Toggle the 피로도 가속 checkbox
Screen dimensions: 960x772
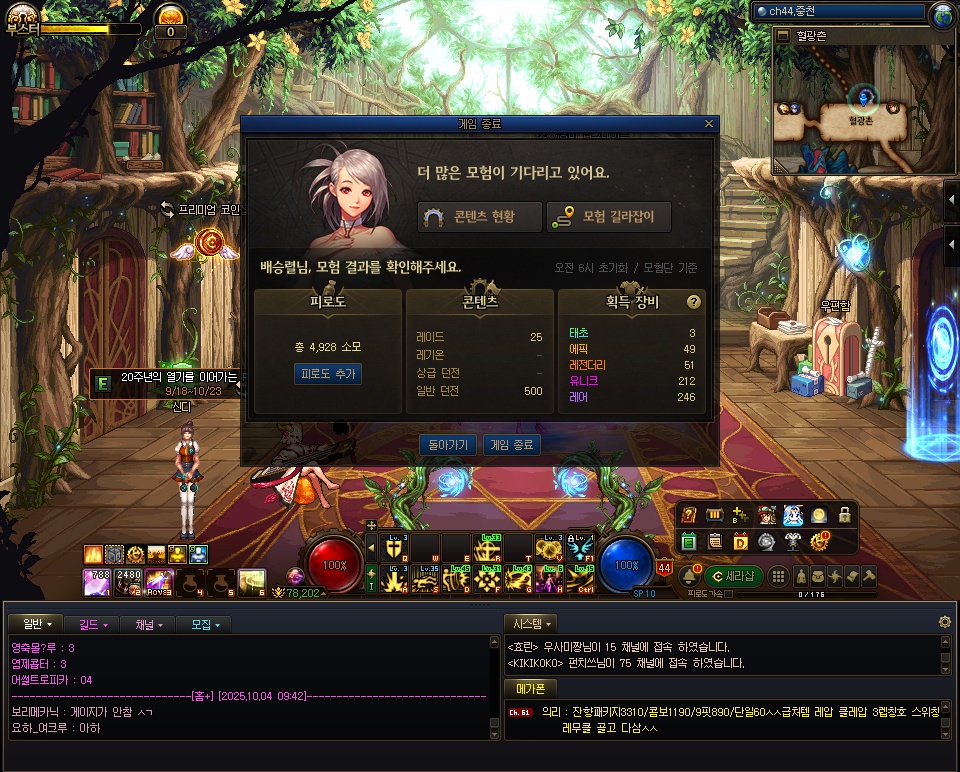click(x=727, y=594)
